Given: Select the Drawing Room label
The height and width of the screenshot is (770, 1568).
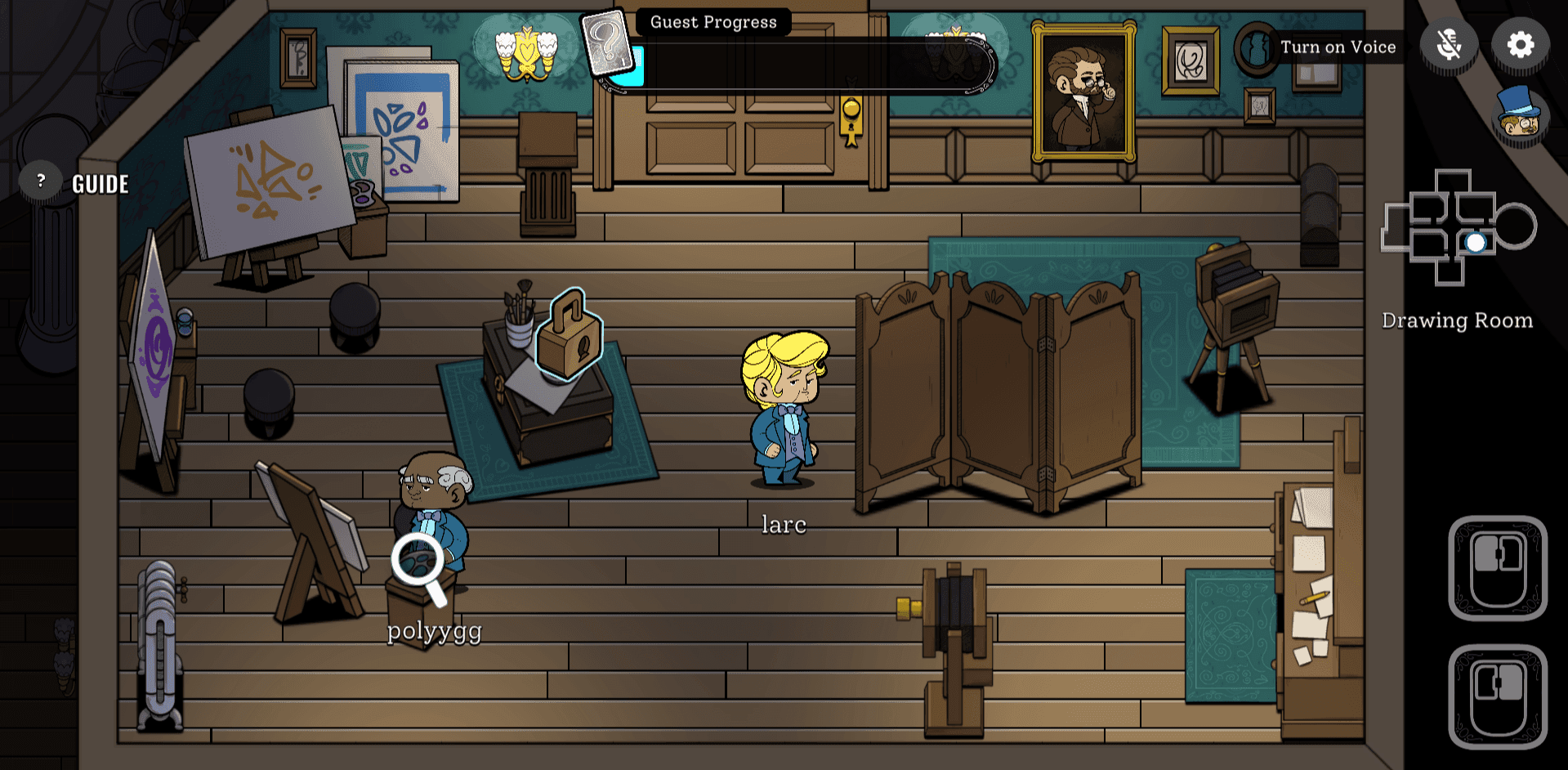Looking at the screenshot, I should click(x=1458, y=320).
